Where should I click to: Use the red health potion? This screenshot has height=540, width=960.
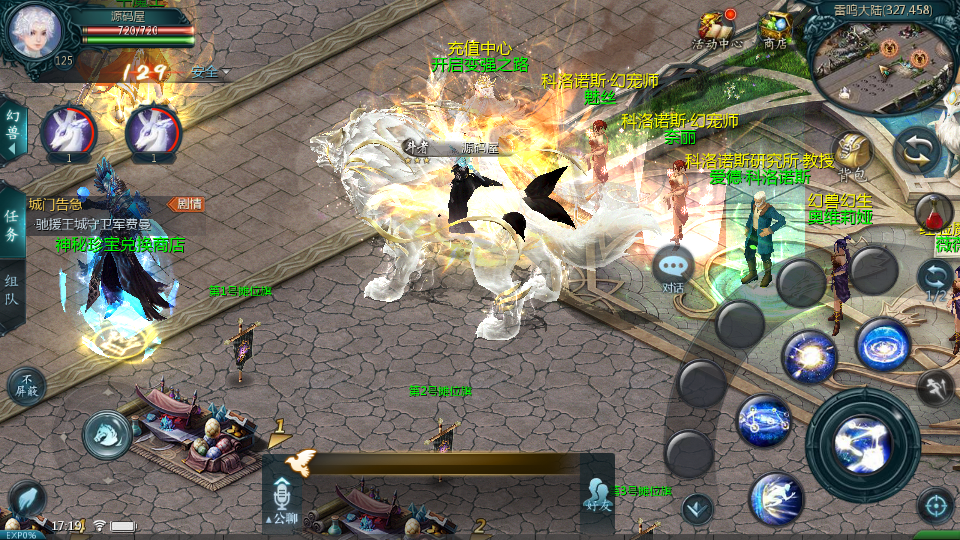point(932,212)
